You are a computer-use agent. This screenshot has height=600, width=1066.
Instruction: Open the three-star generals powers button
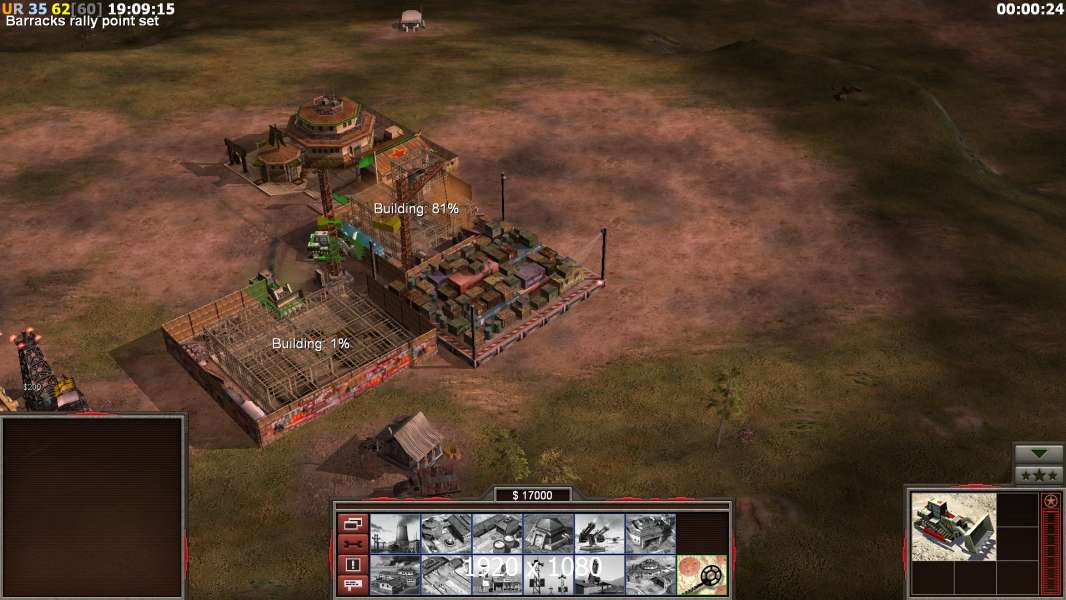(x=1038, y=474)
